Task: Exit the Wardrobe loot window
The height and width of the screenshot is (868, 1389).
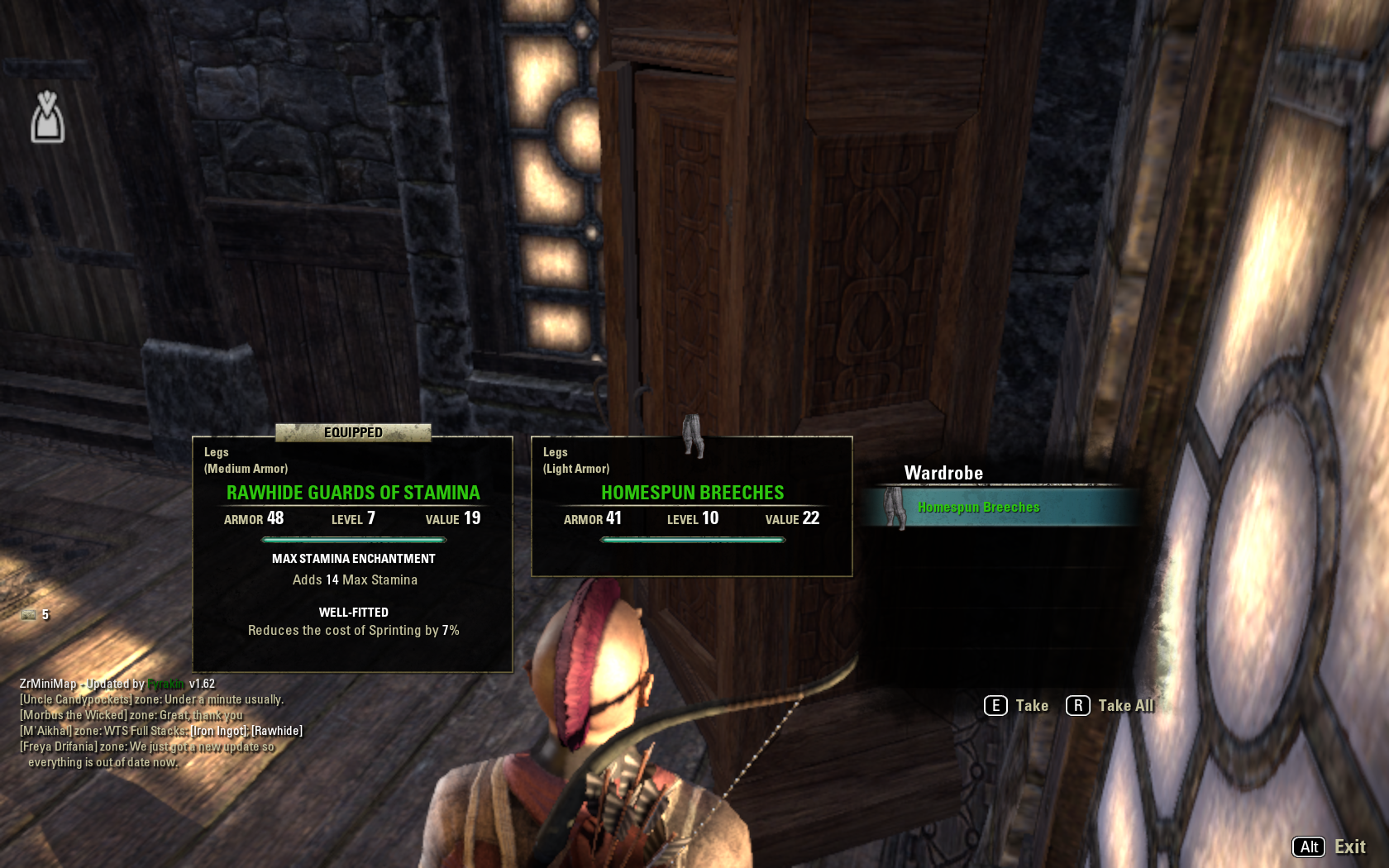Action: click(1329, 847)
